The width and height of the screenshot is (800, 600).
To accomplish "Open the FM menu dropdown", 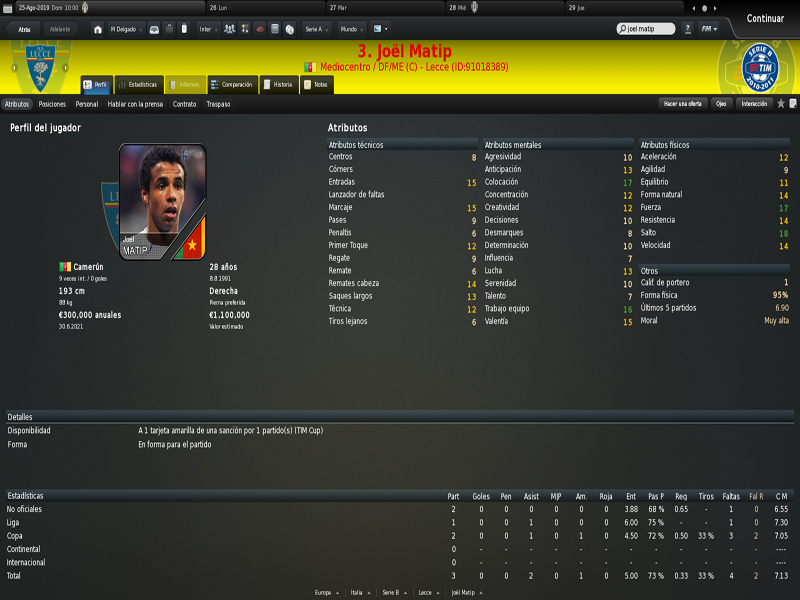I will click(709, 29).
